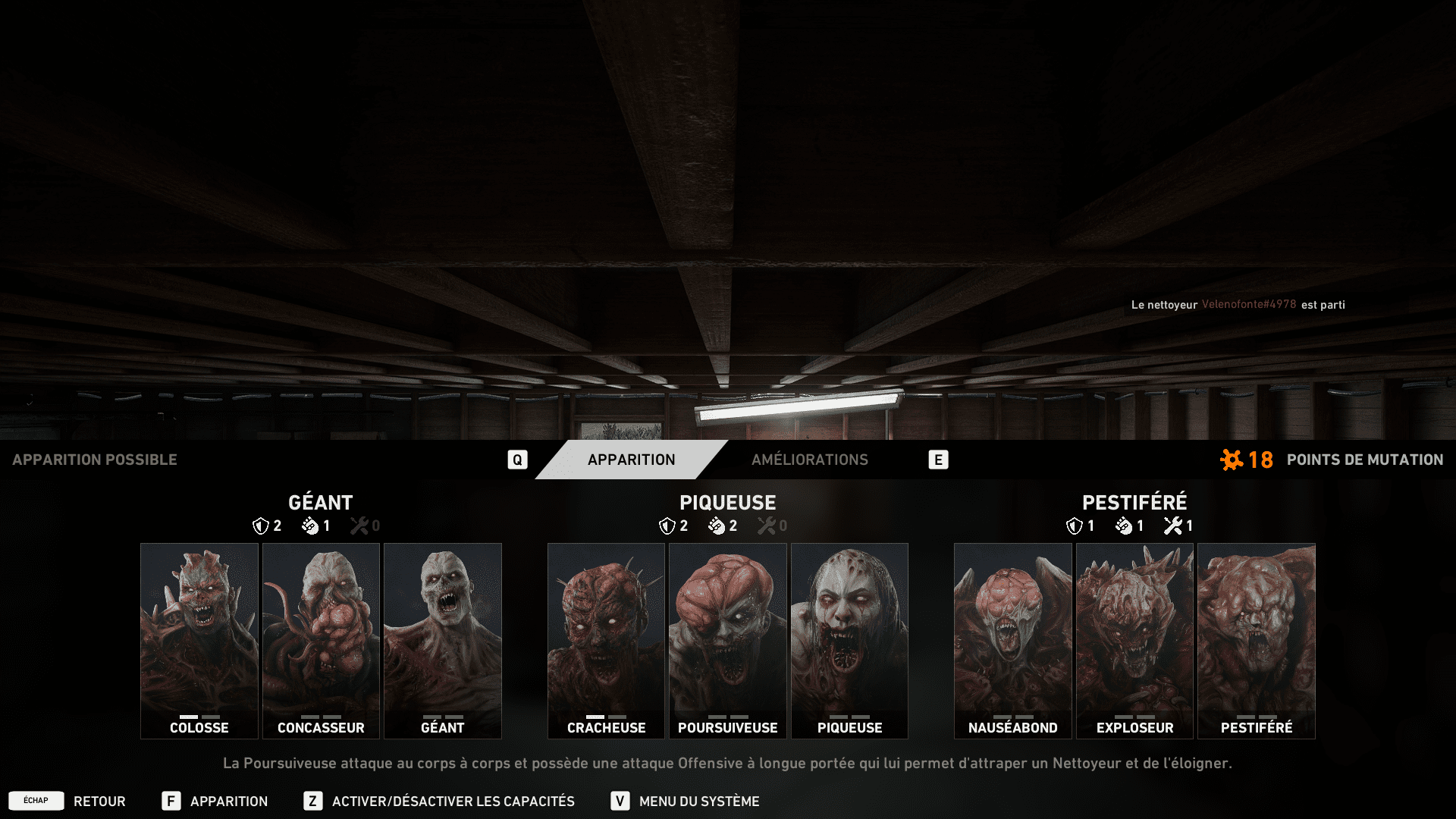
Task: Select the Géant mutation card
Action: pos(443,641)
